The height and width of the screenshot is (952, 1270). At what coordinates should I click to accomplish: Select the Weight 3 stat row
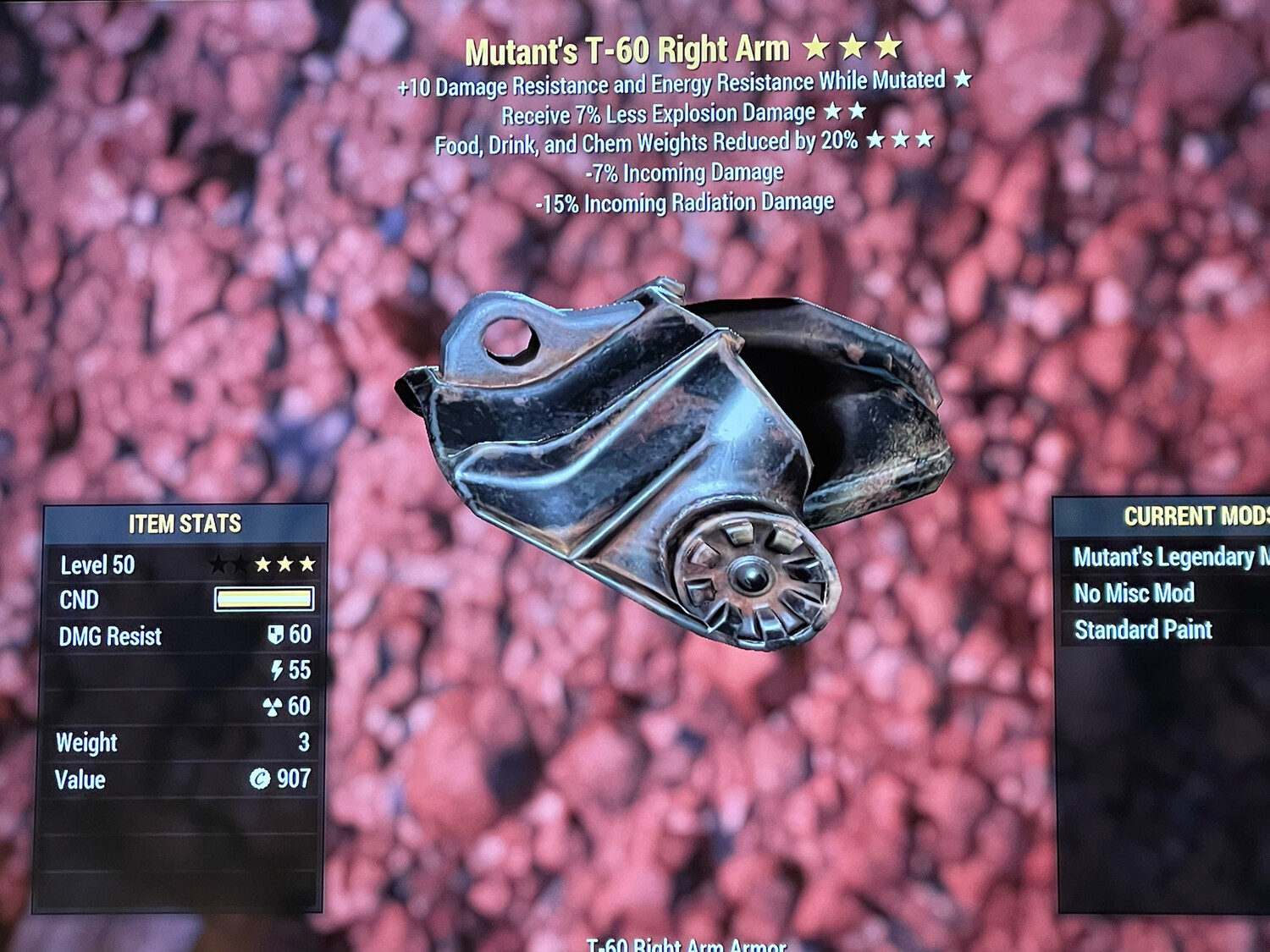[x=169, y=742]
